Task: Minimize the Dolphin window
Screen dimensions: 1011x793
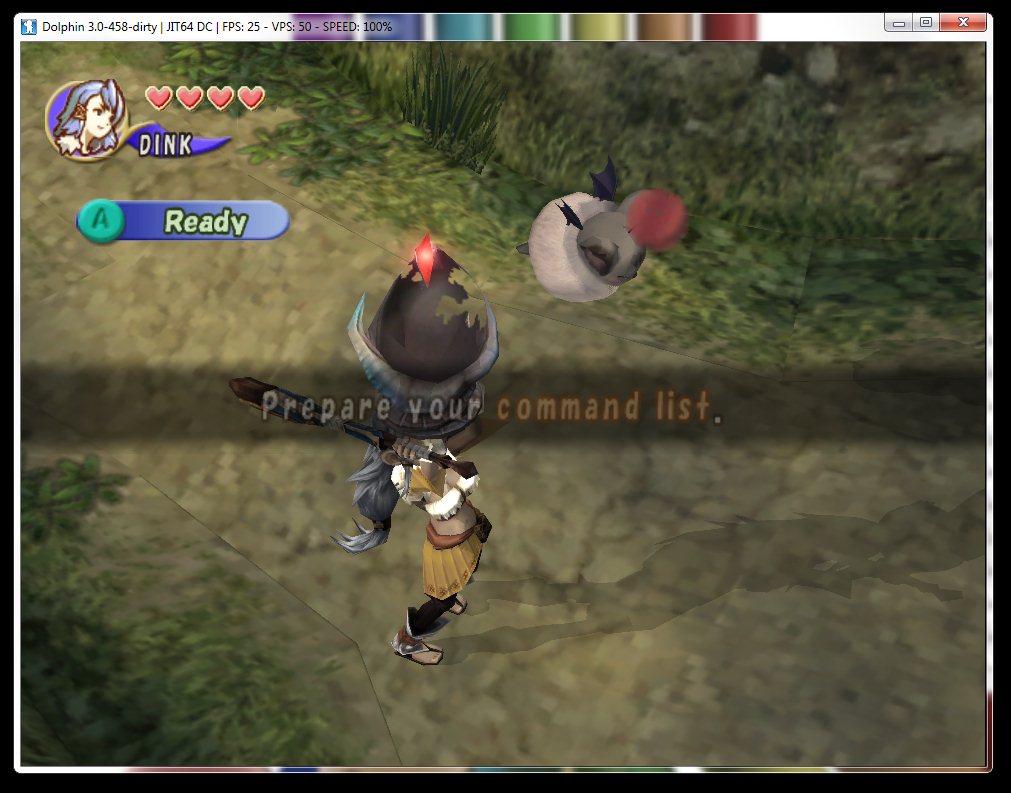Action: (899, 22)
